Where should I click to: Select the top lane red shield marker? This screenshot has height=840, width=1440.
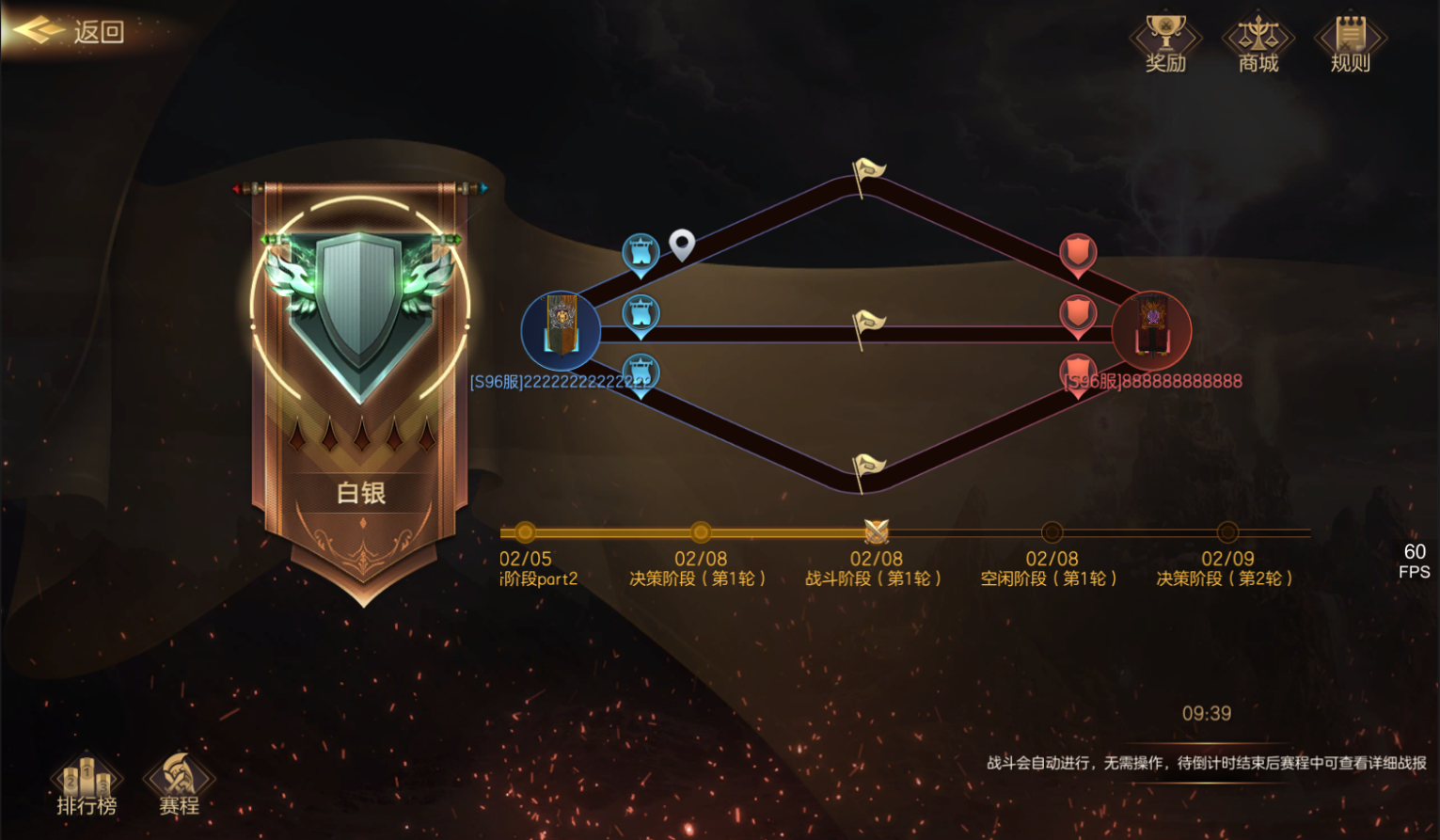(1078, 253)
